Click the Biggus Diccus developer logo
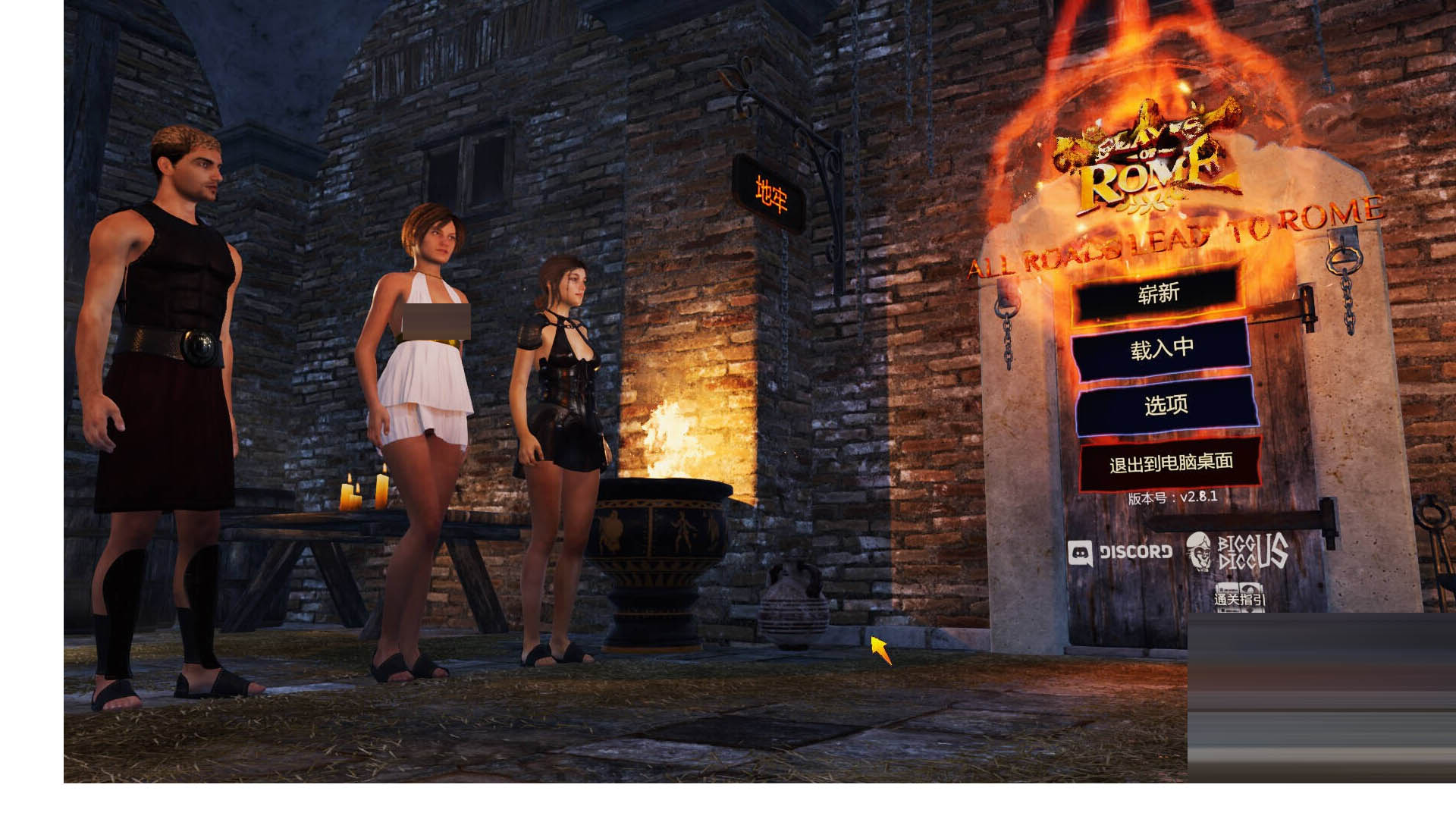 1238,551
